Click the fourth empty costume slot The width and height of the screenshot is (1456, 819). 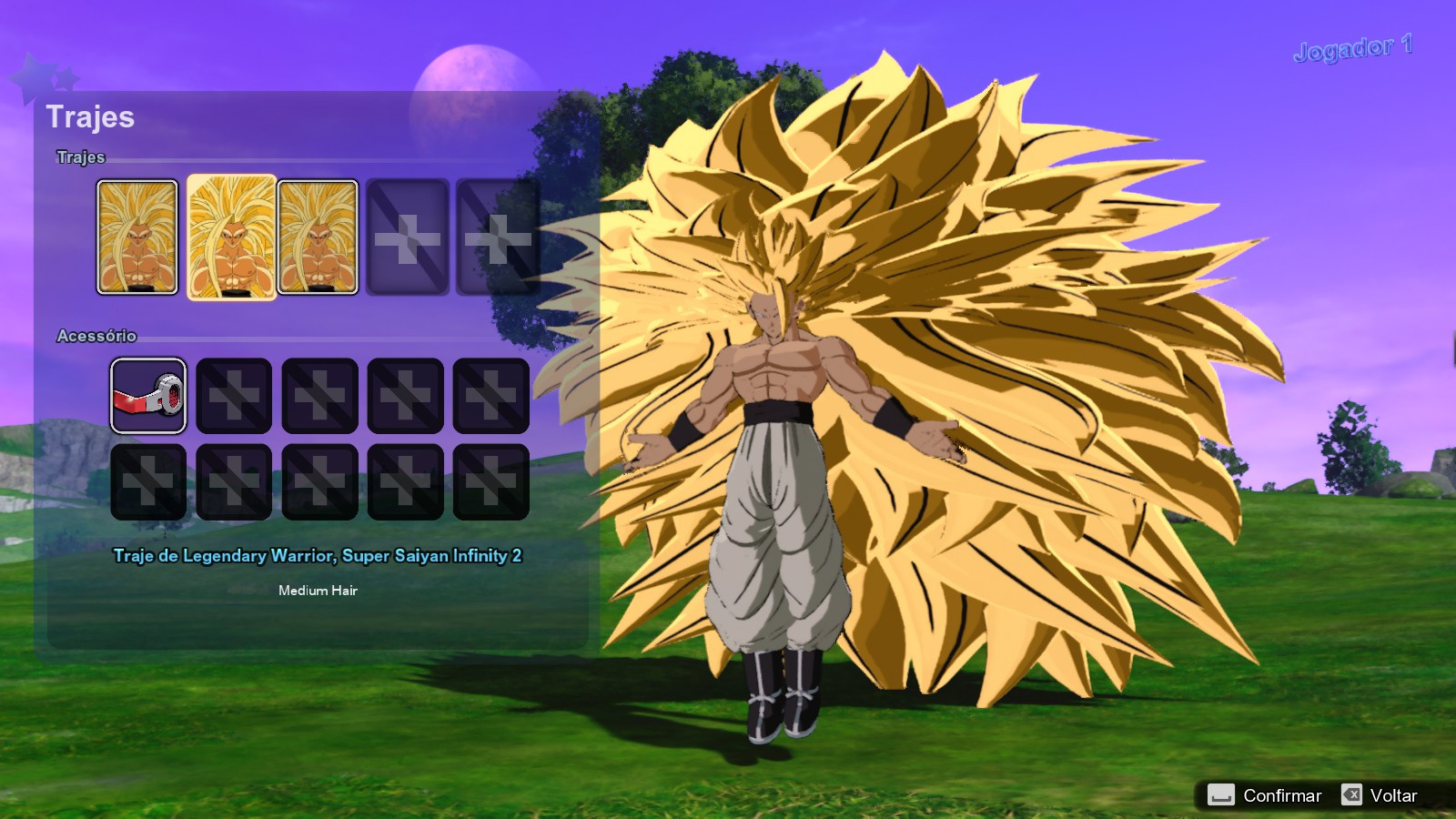pyautogui.click(x=408, y=238)
